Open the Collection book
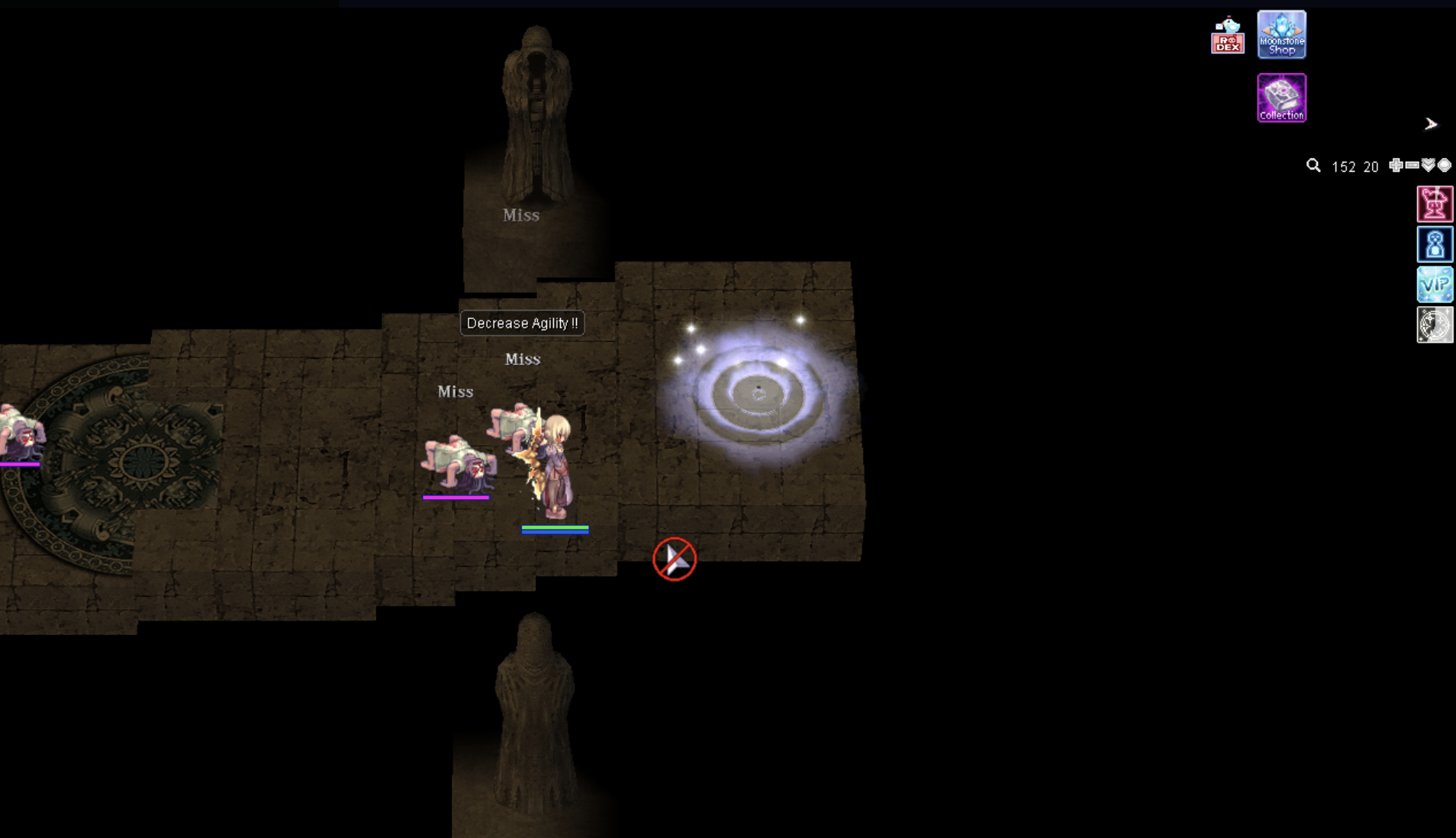The width and height of the screenshot is (1456, 838). [1281, 98]
